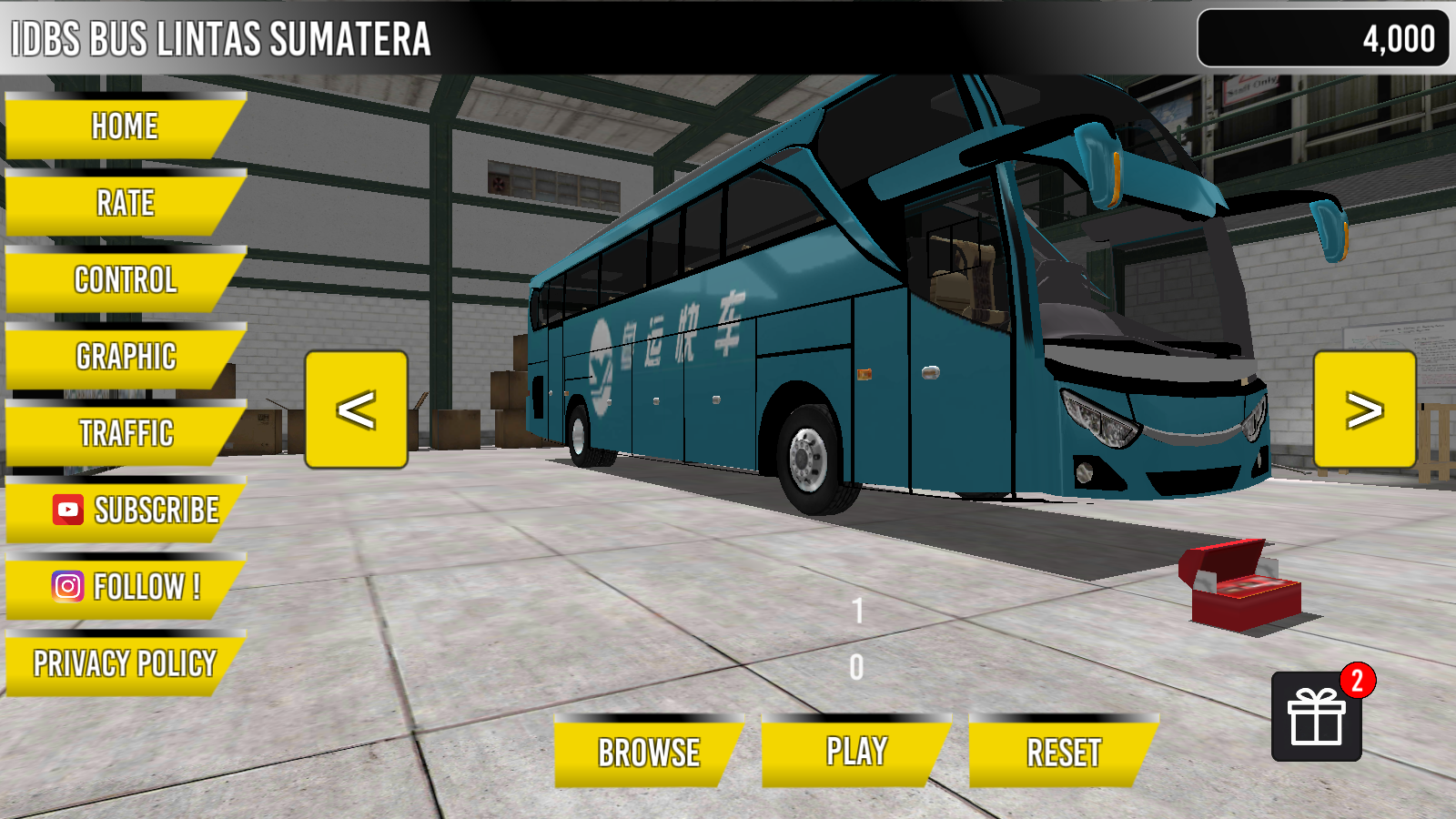Open the HOME menu
This screenshot has height=819, width=1456.
pos(123,126)
